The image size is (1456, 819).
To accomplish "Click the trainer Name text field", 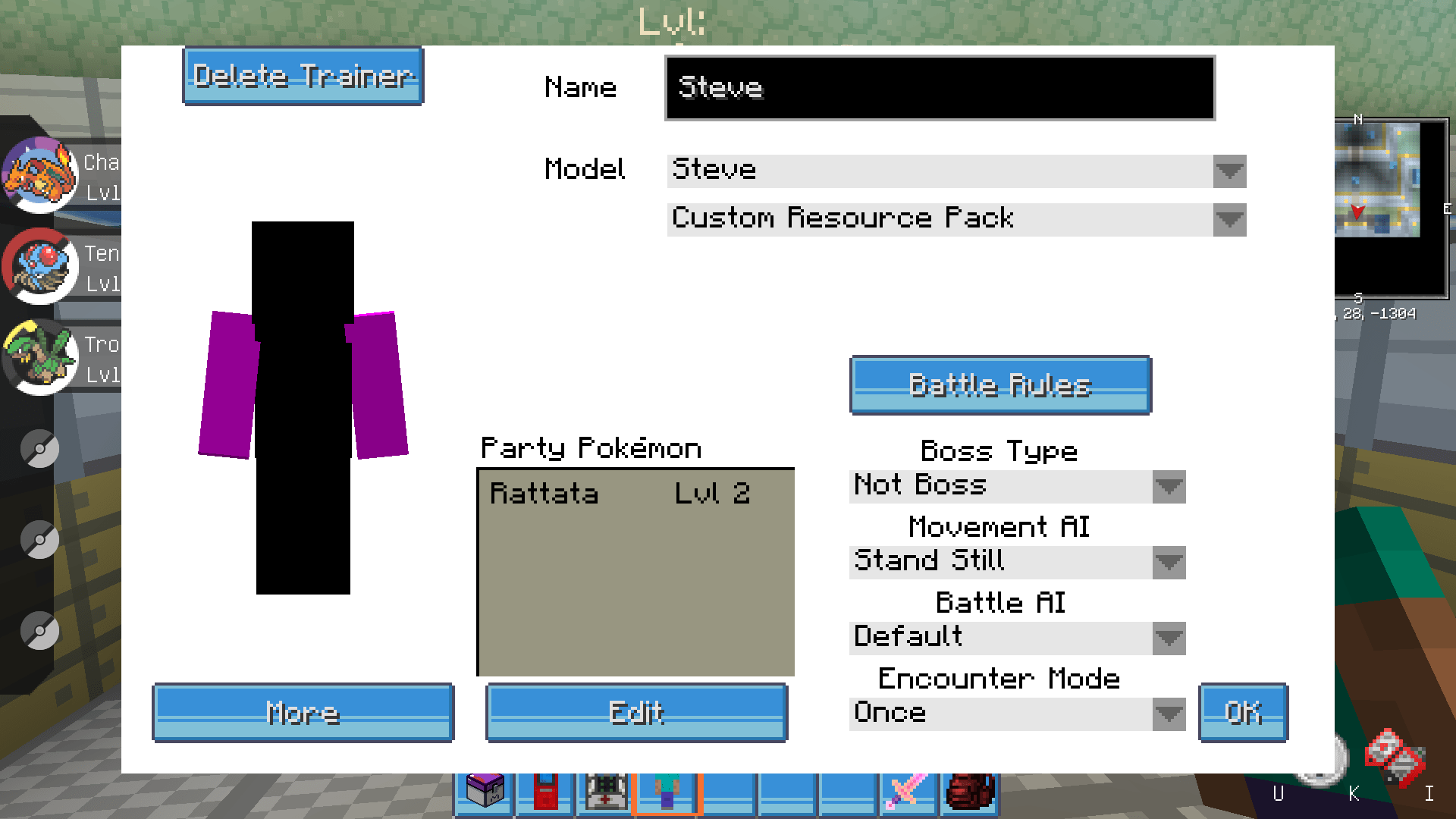I will [x=939, y=88].
